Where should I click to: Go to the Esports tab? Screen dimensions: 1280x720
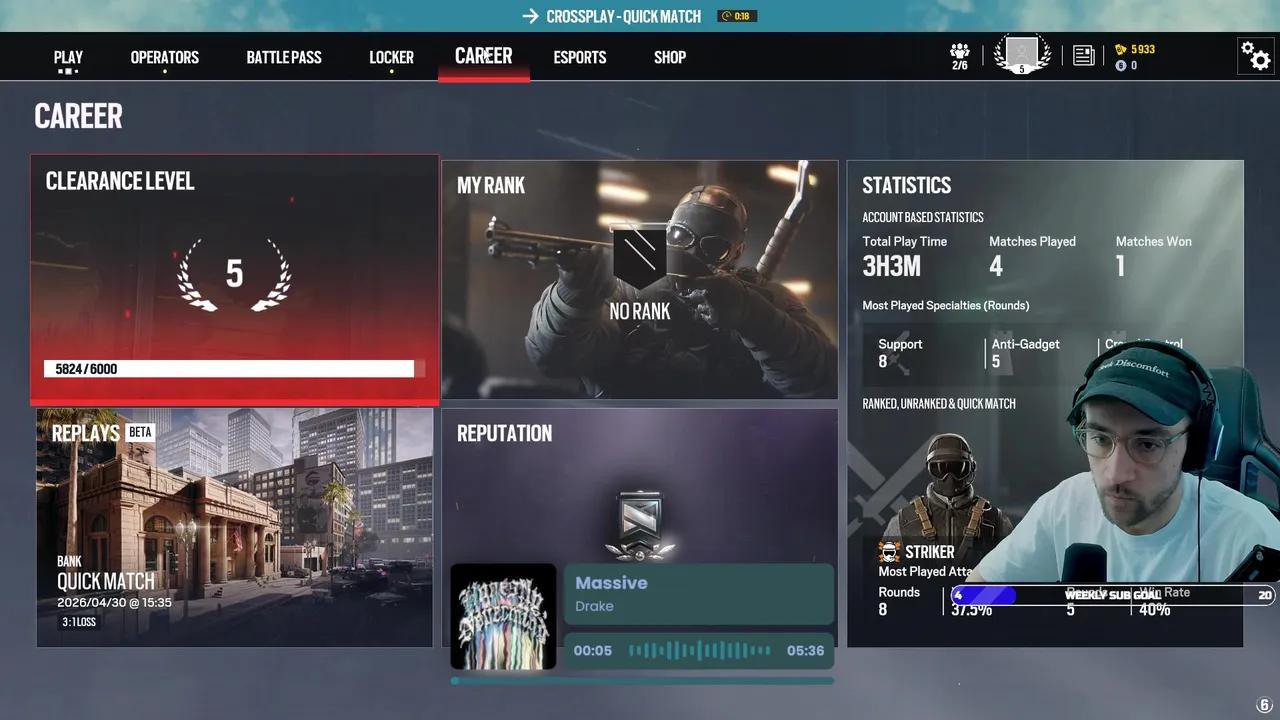579,57
